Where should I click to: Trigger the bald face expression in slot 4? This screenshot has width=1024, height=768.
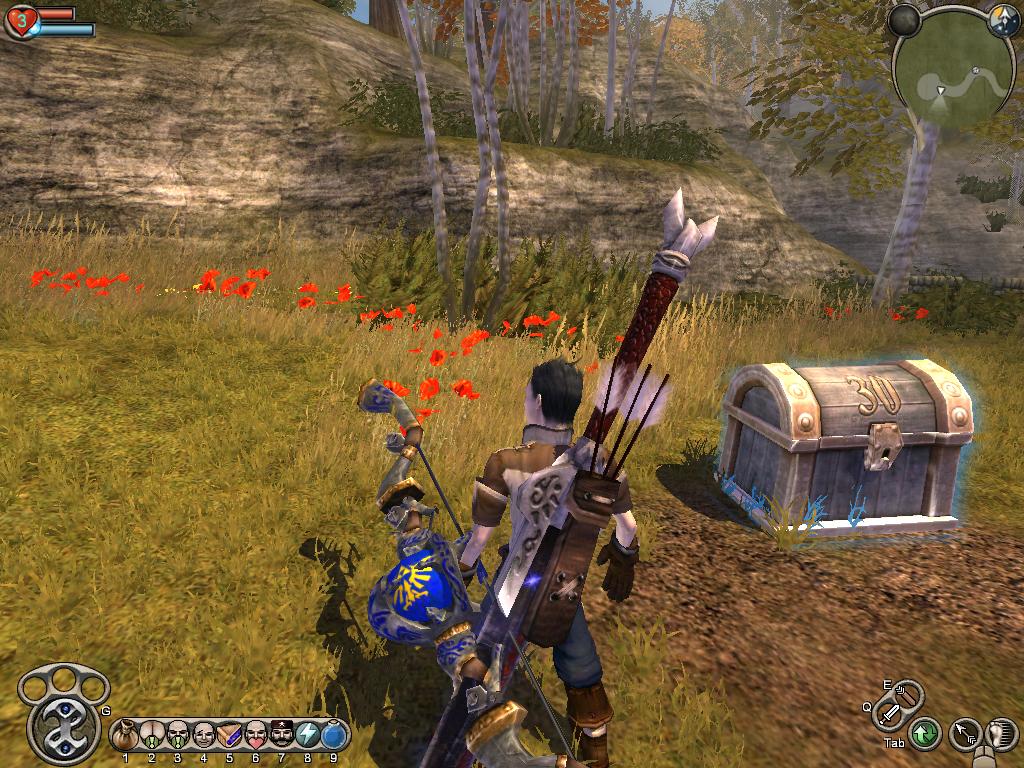(x=203, y=735)
